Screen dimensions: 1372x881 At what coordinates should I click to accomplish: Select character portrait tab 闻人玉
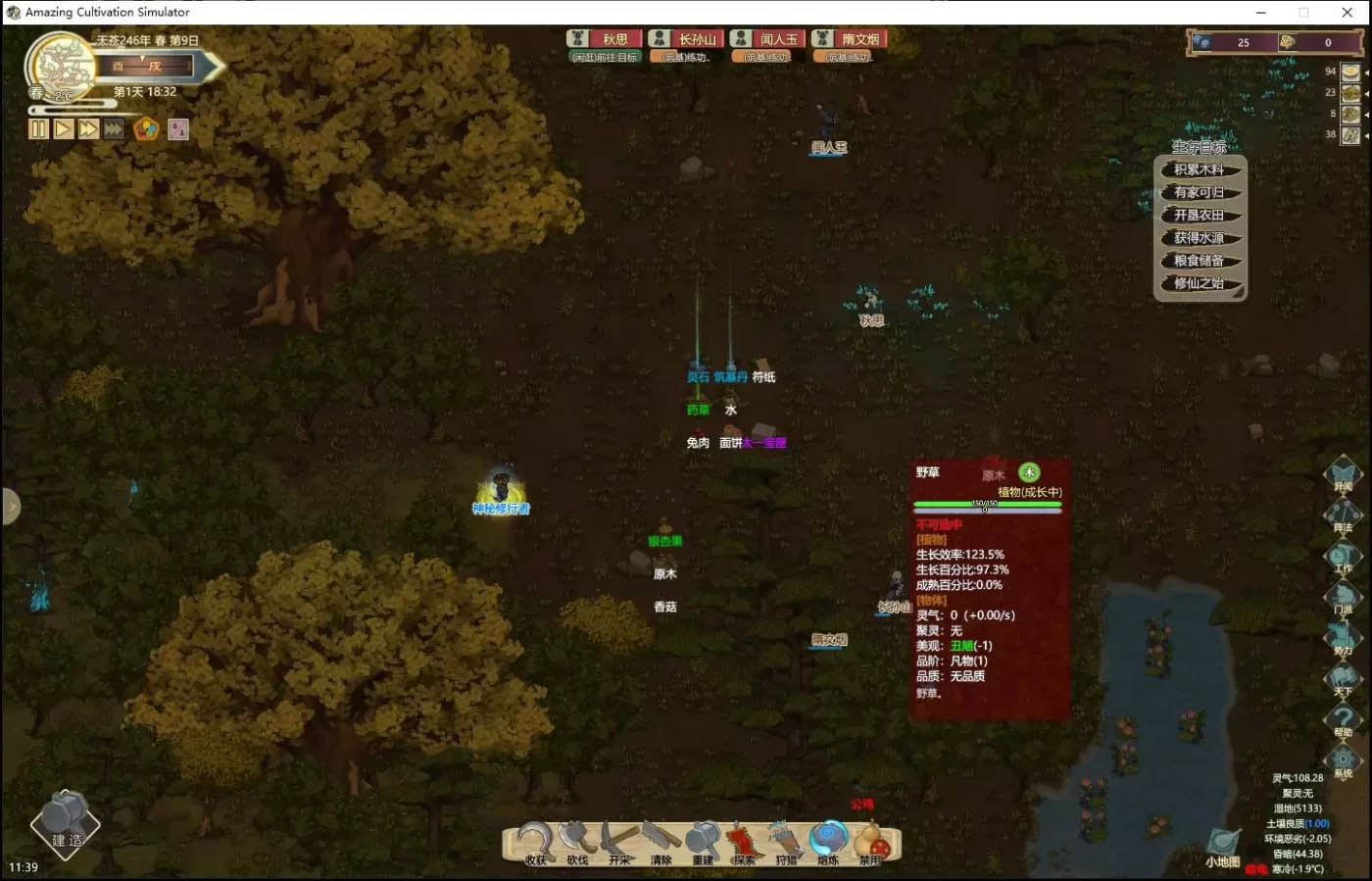[x=767, y=39]
